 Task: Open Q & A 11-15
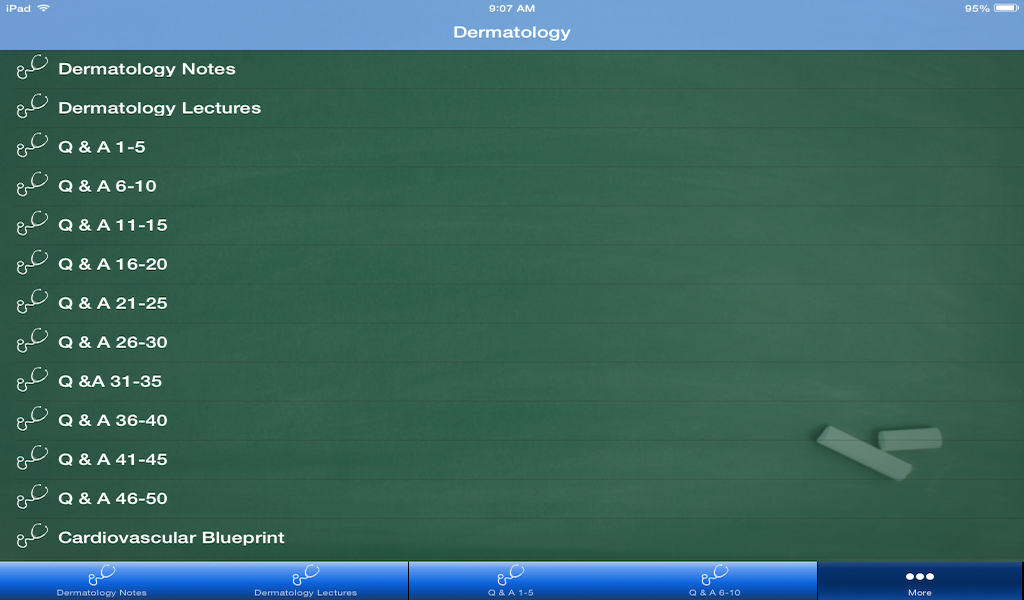(113, 225)
